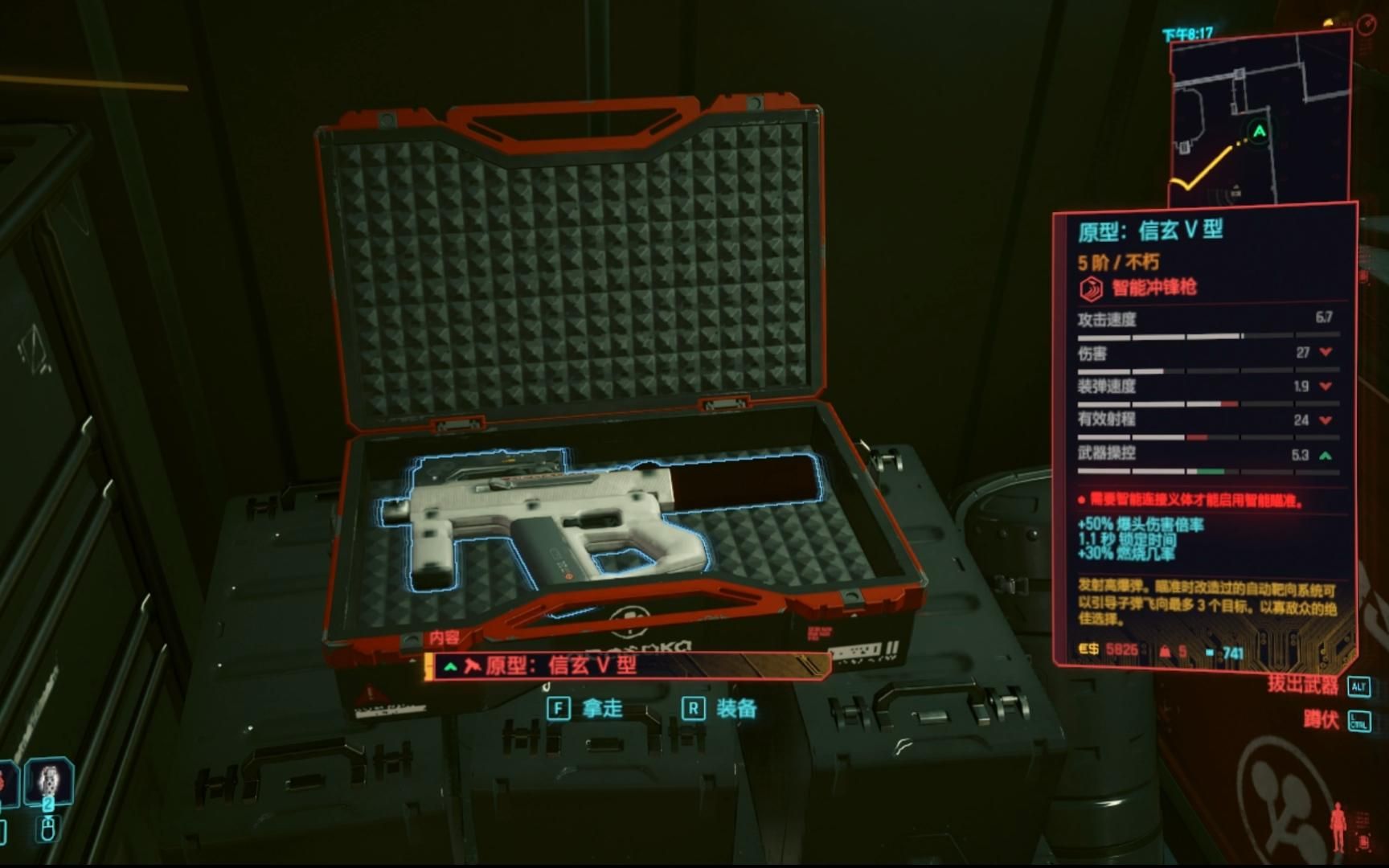Select the quick-slot item with count 2
Image resolution: width=1389 pixels, height=868 pixels.
click(x=49, y=782)
